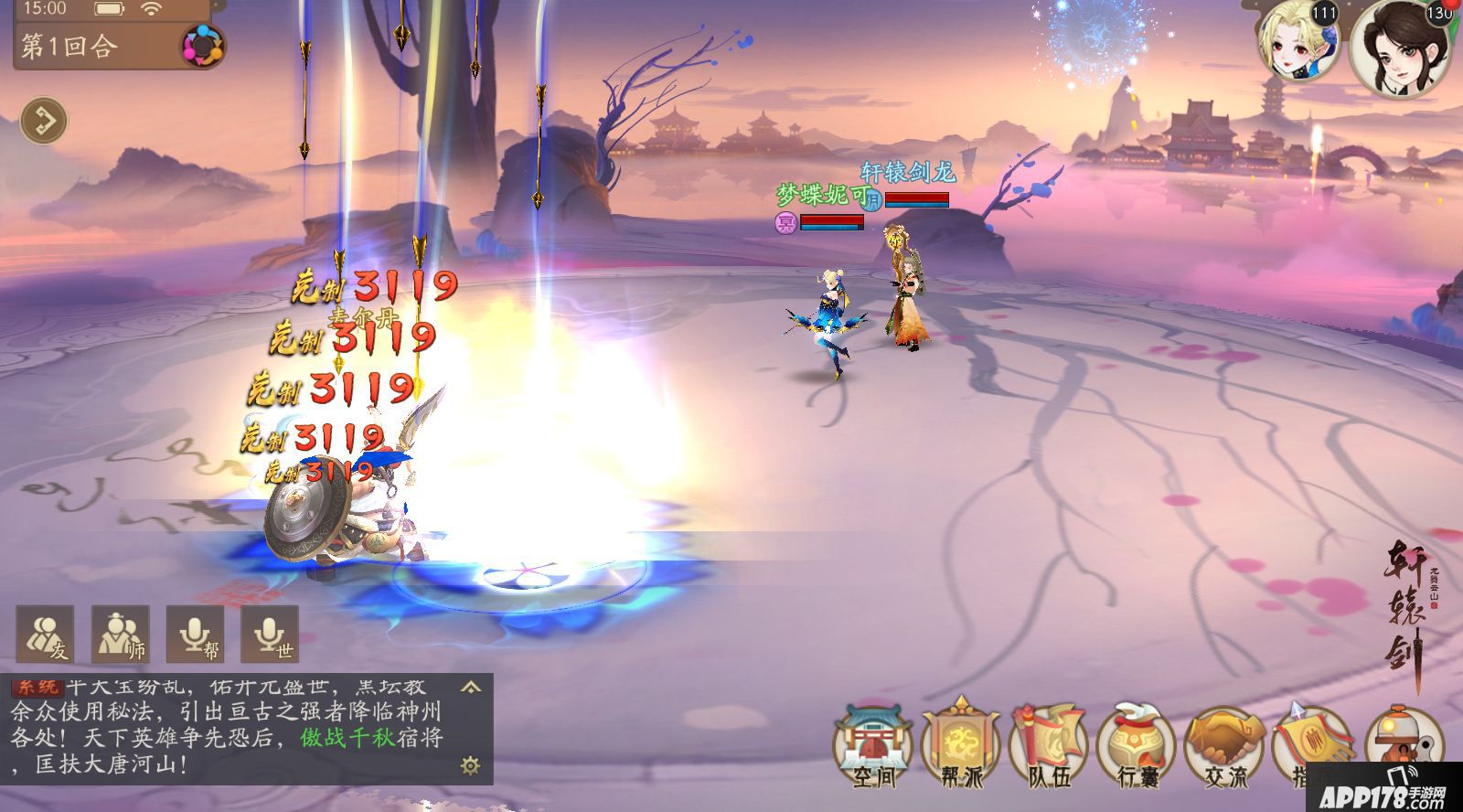Expand the chat box with the up arrow

[471, 687]
